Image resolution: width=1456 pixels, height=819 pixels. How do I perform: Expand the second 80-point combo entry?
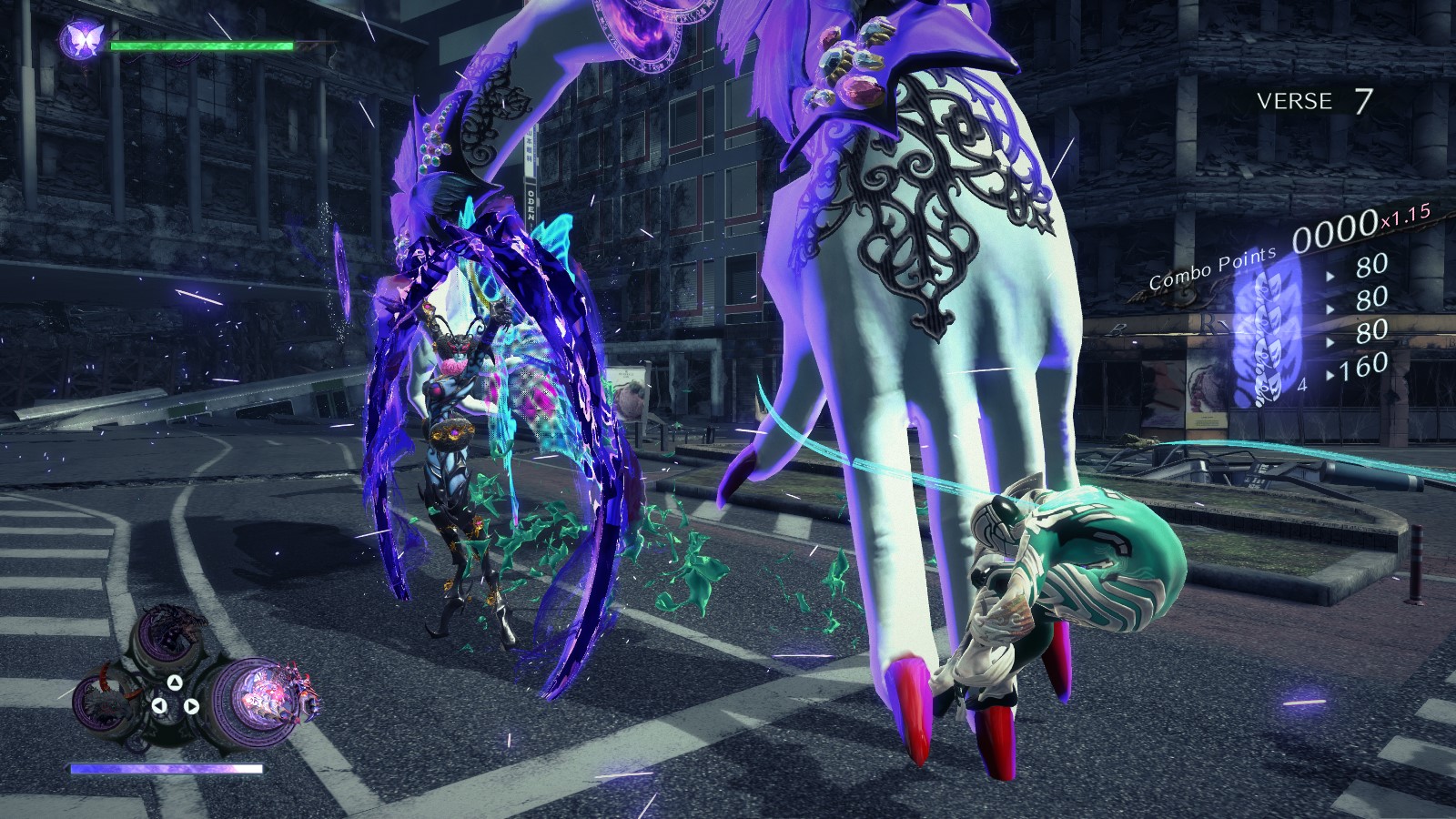click(1371, 297)
